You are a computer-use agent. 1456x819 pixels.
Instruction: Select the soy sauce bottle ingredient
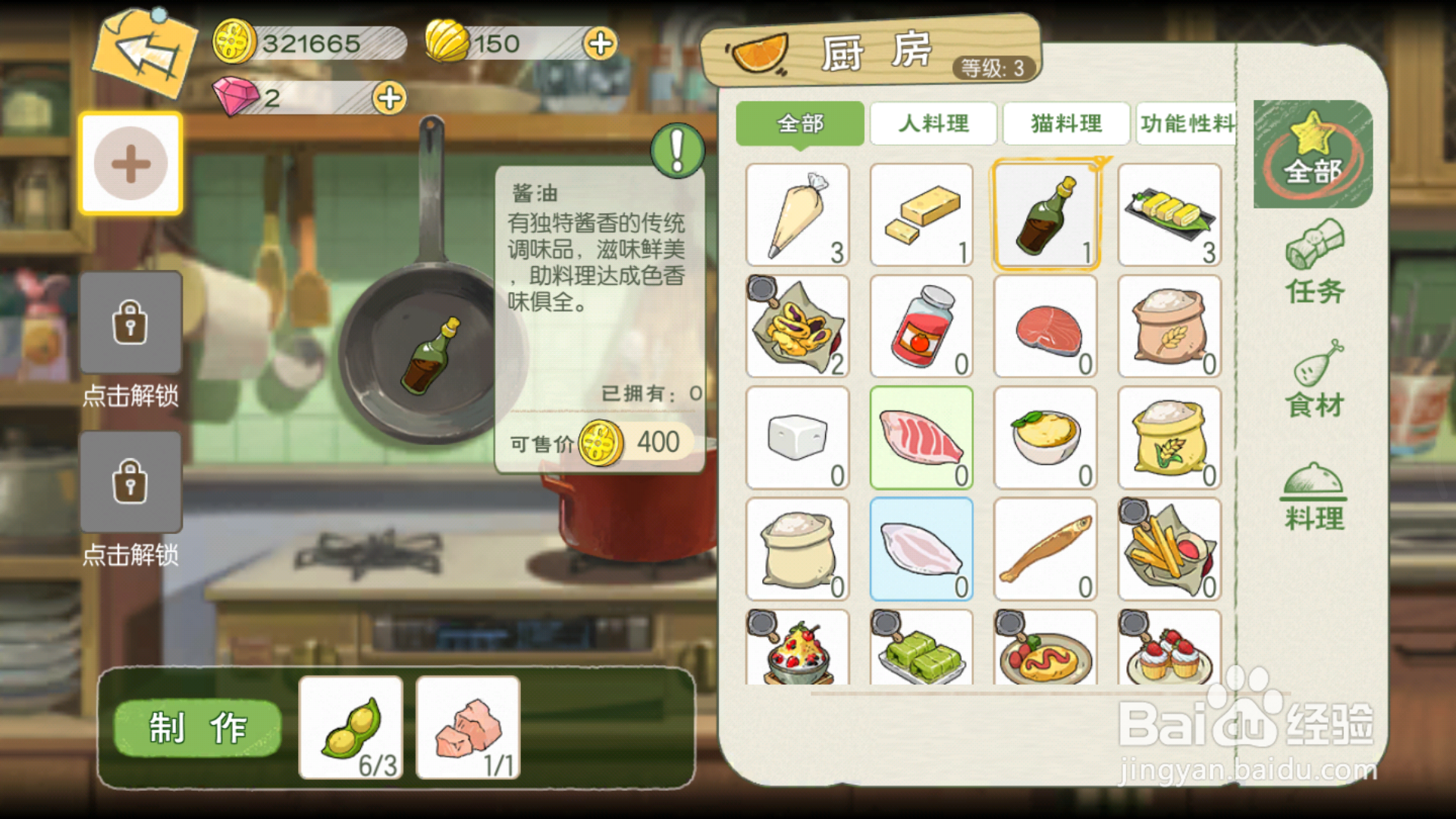(x=1045, y=215)
